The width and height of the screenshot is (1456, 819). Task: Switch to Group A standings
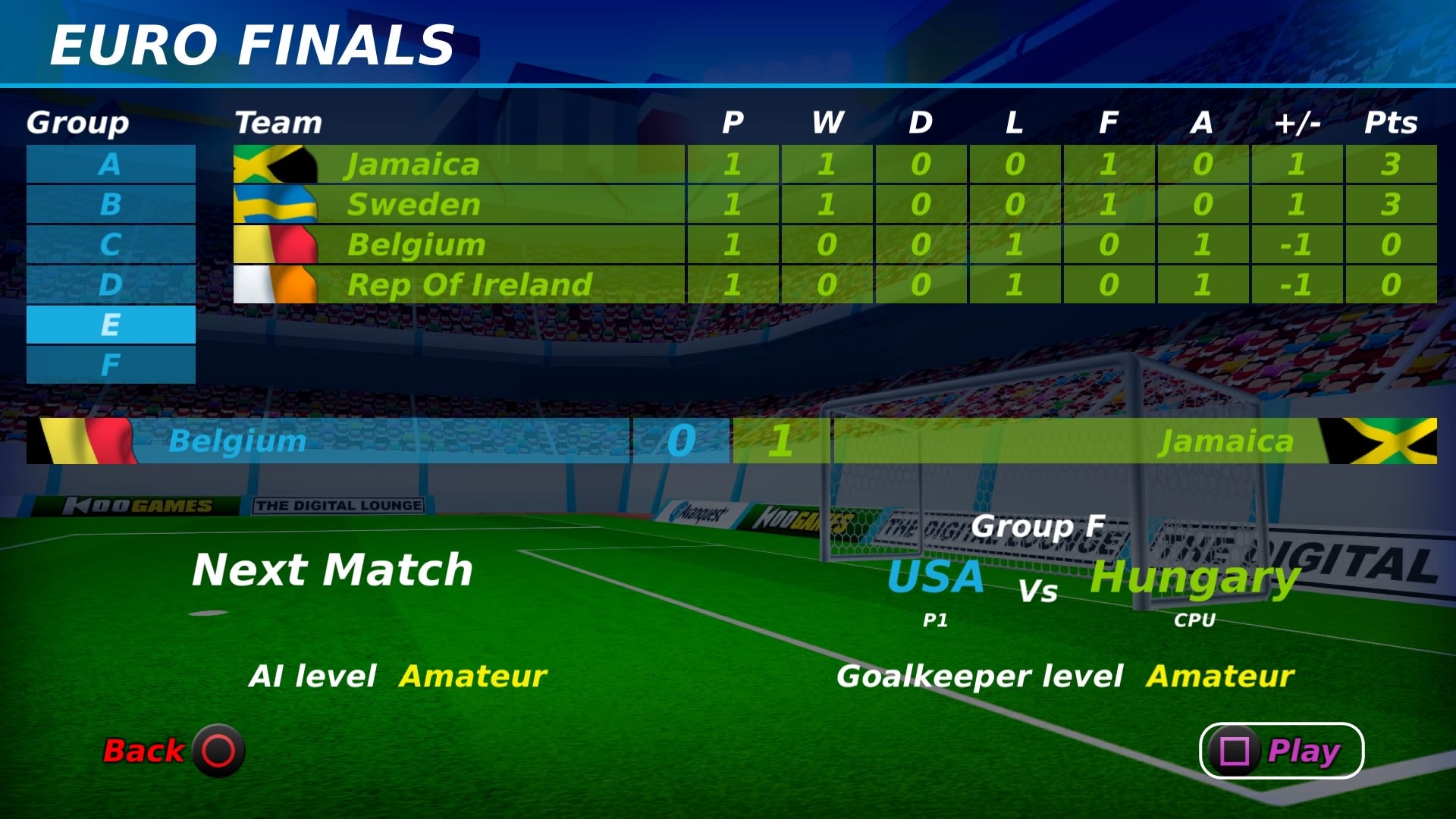111,164
